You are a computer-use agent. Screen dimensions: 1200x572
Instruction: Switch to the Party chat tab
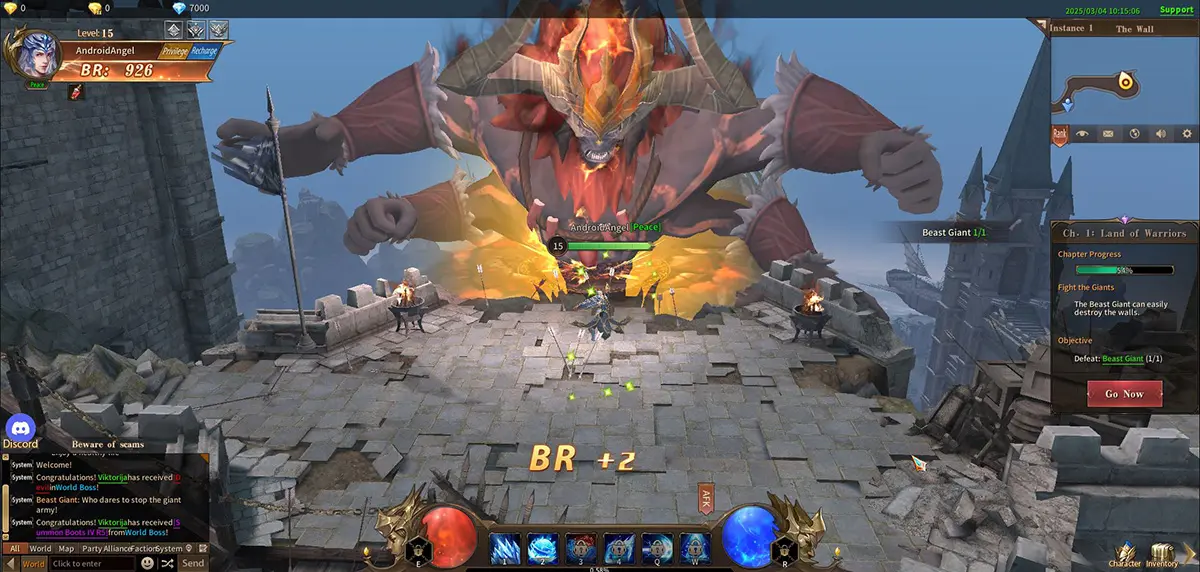pos(92,548)
